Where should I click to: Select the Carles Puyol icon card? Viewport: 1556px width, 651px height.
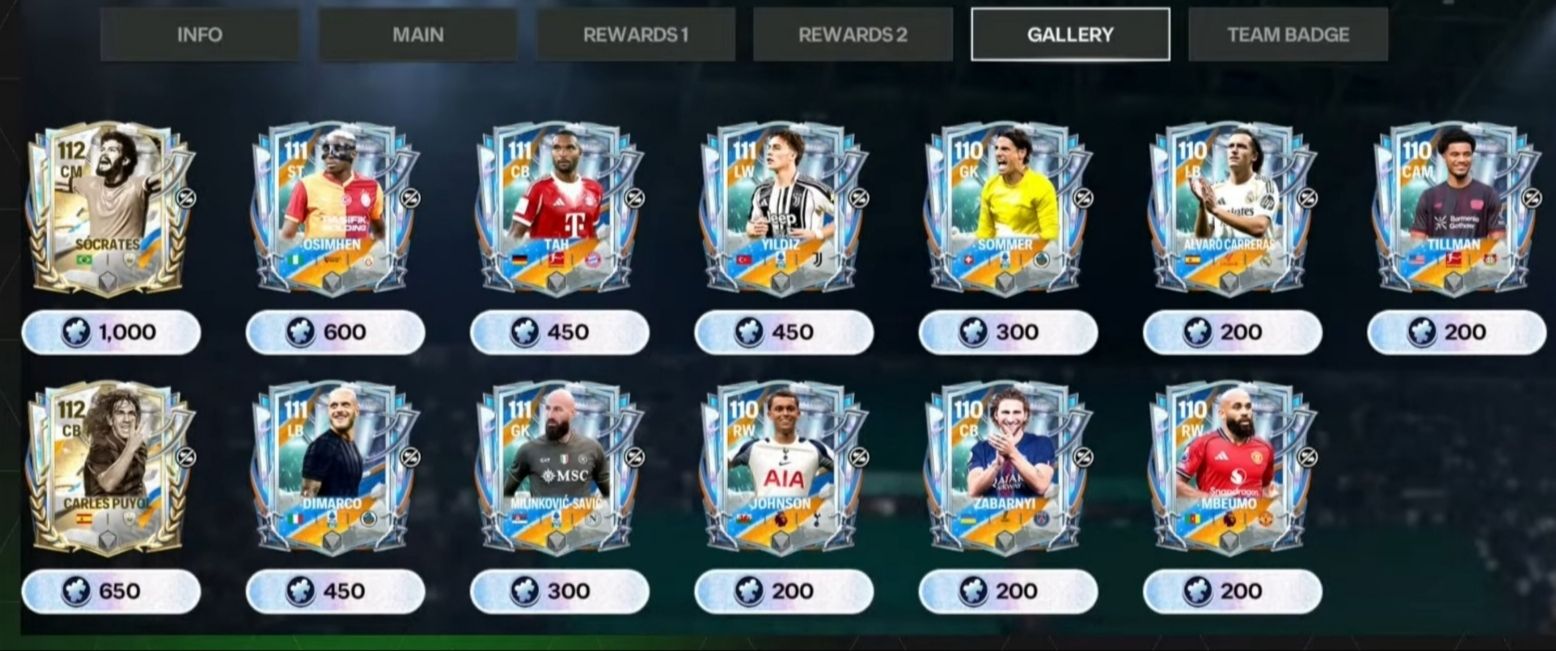tap(111, 467)
